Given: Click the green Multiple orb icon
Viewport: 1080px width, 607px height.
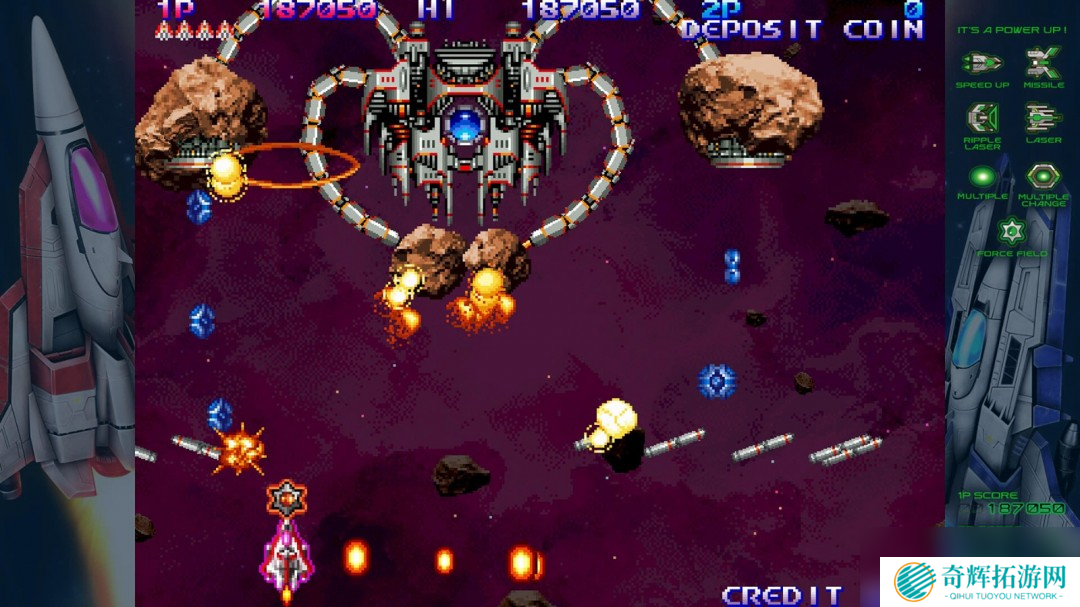Looking at the screenshot, I should pos(982,177).
